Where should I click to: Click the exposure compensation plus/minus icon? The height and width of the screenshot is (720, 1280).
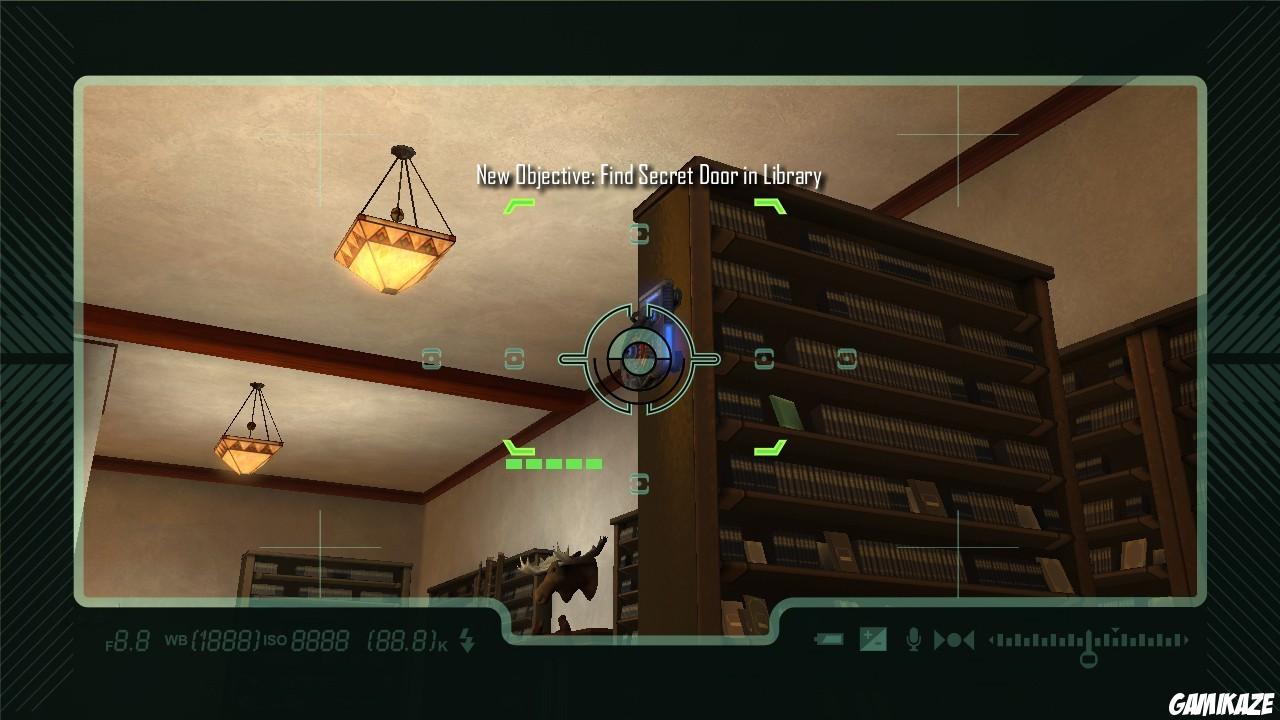pyautogui.click(x=873, y=640)
